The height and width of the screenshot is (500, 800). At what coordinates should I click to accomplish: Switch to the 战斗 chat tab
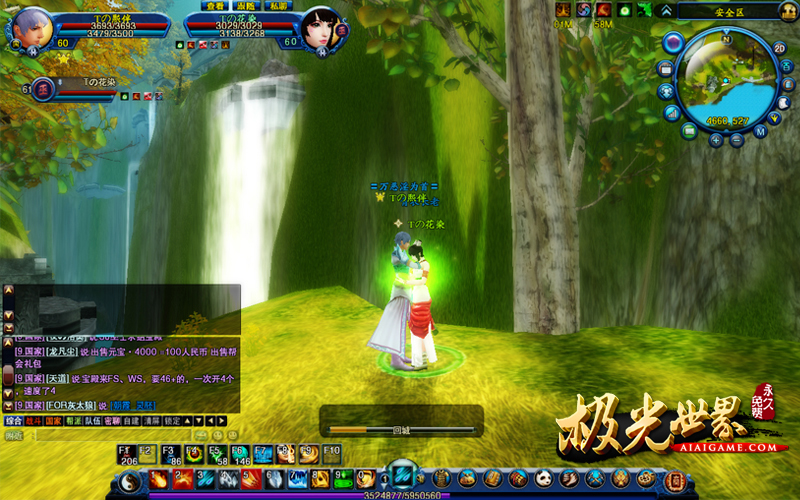(35, 421)
